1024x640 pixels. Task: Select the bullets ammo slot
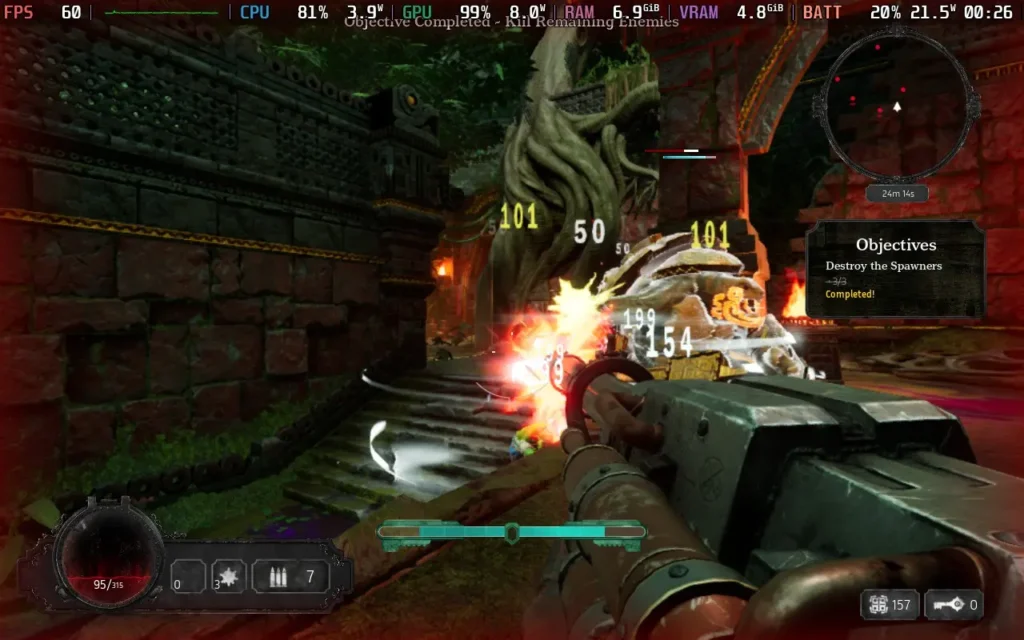(290, 576)
